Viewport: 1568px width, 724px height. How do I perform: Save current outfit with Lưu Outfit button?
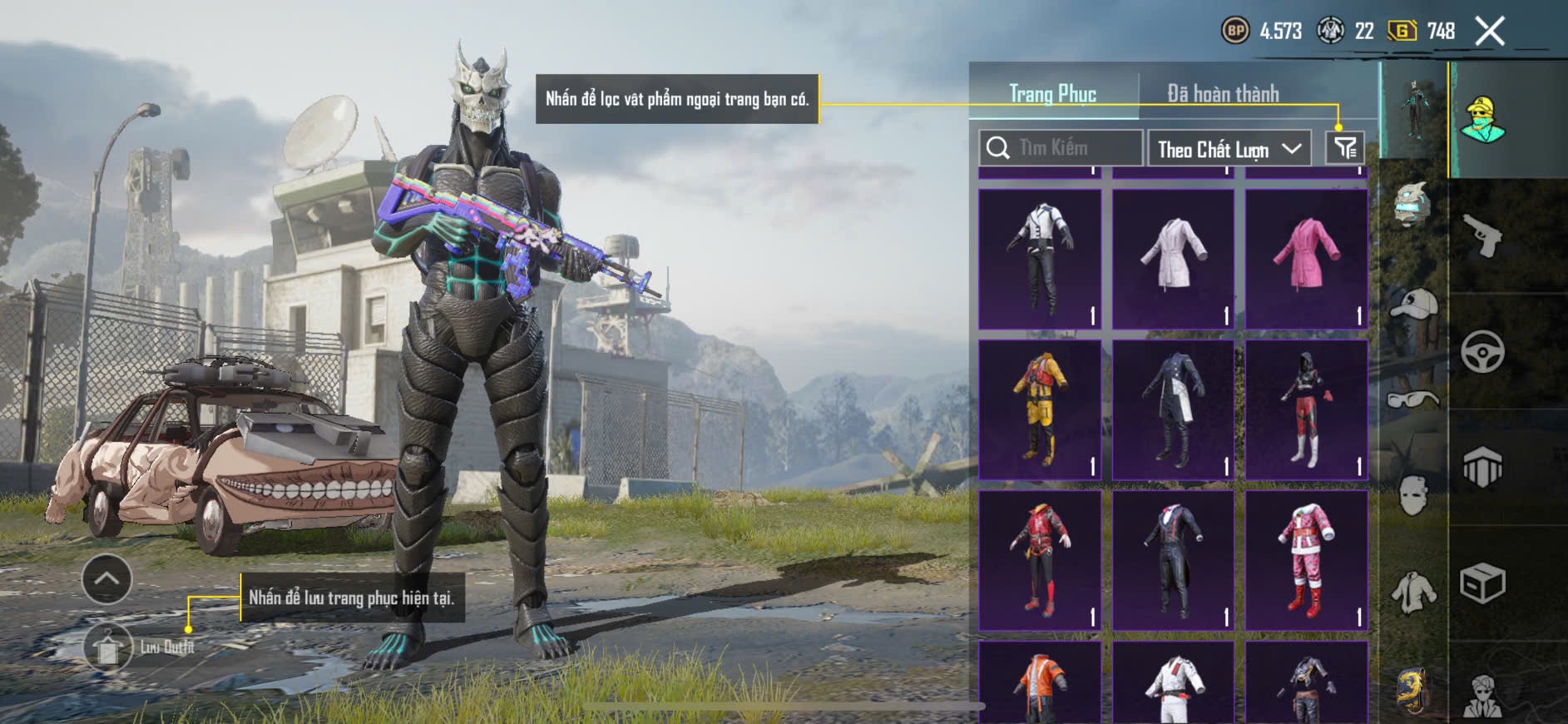coord(108,647)
